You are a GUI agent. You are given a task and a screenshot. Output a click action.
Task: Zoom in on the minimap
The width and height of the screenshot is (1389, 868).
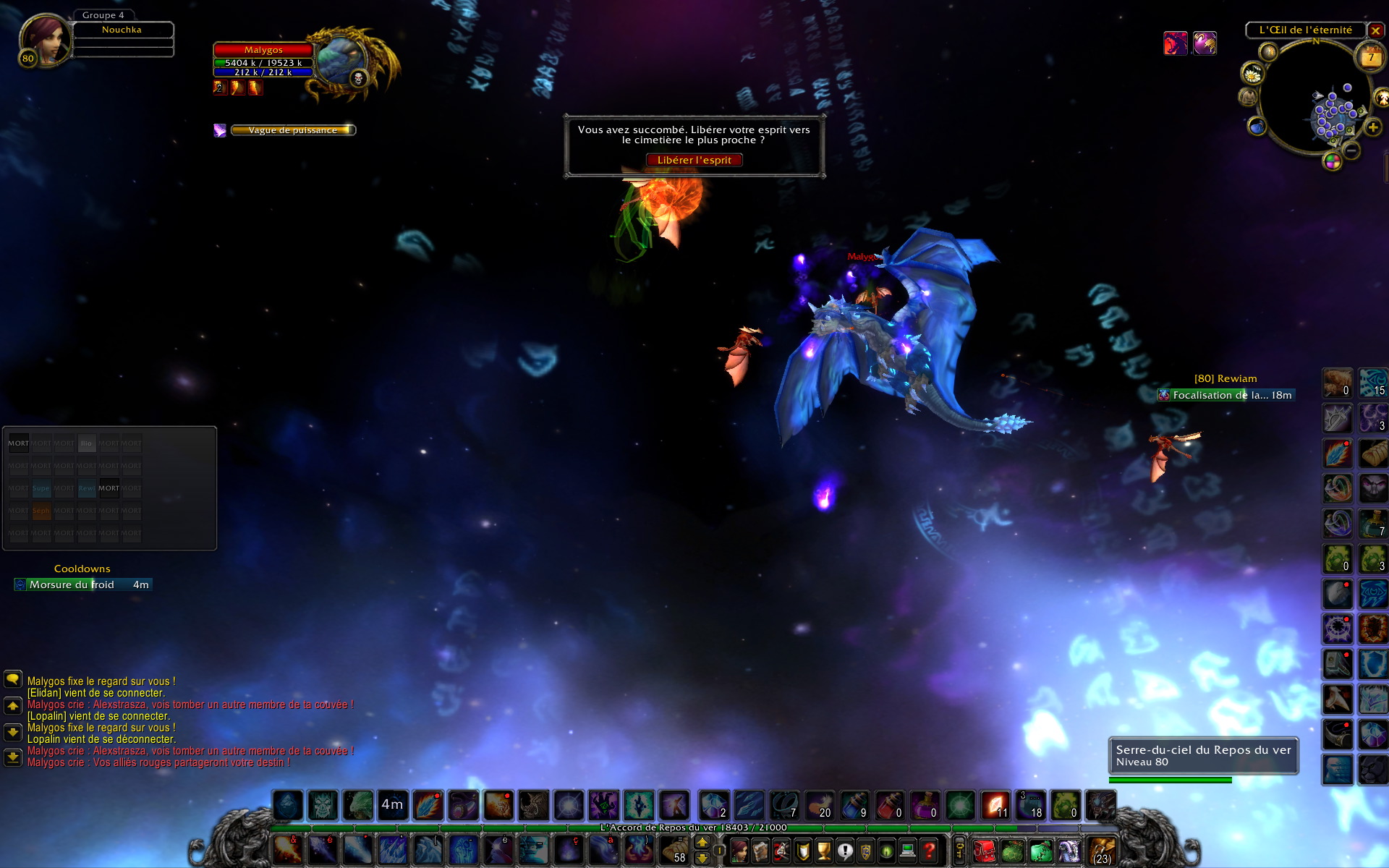tap(1372, 128)
